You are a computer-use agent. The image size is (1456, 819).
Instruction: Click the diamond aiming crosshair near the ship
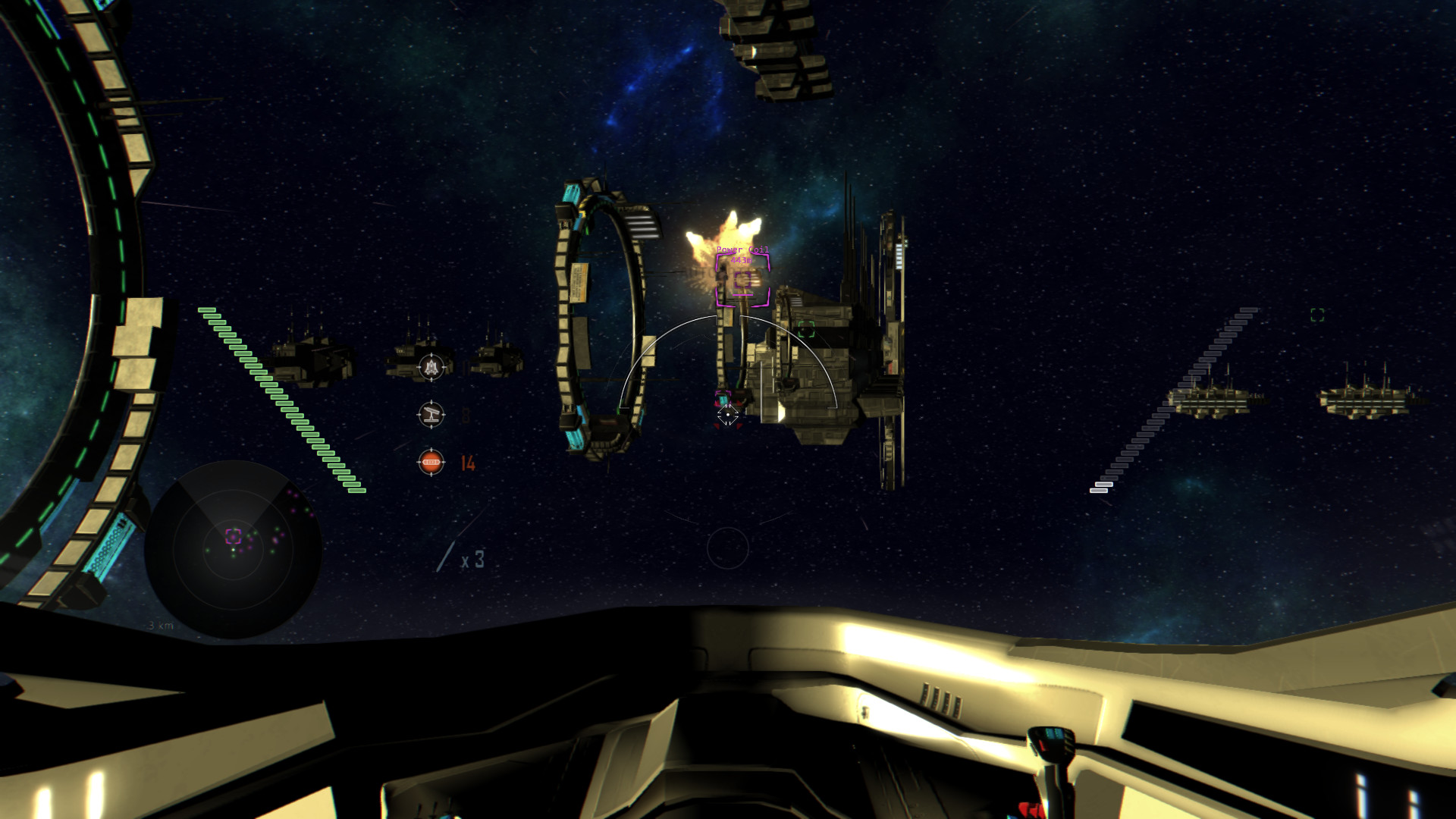[x=728, y=416]
